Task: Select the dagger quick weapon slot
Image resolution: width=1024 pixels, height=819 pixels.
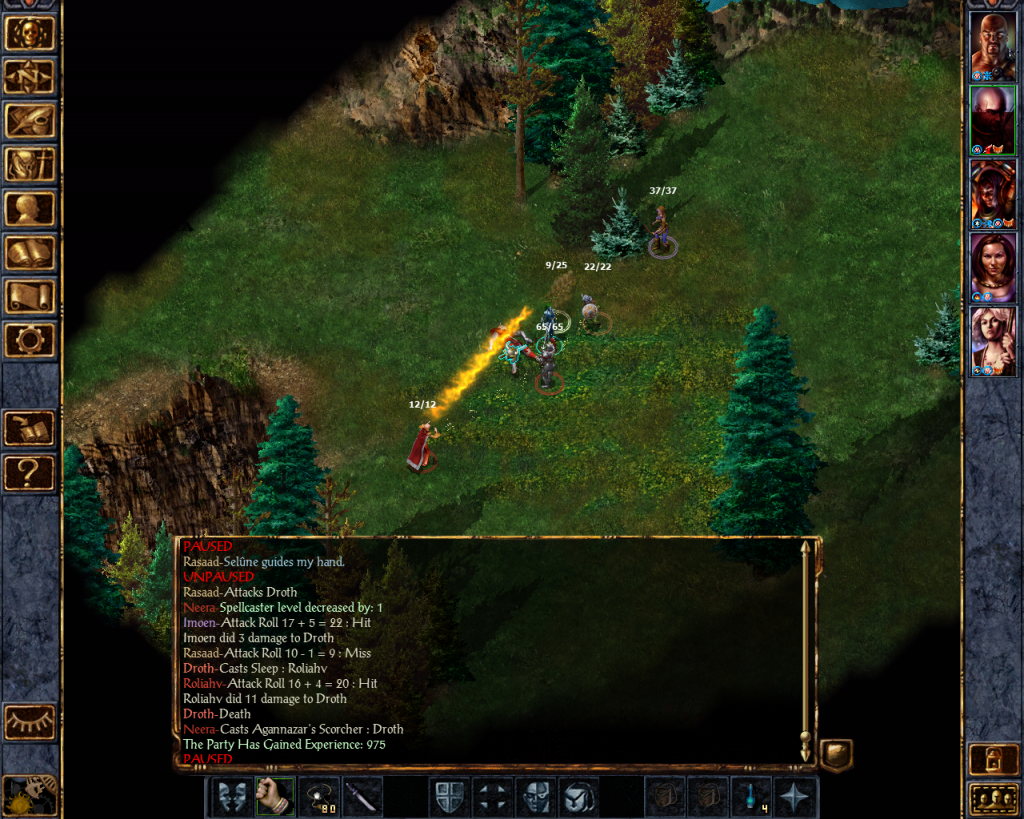Action: coord(362,797)
